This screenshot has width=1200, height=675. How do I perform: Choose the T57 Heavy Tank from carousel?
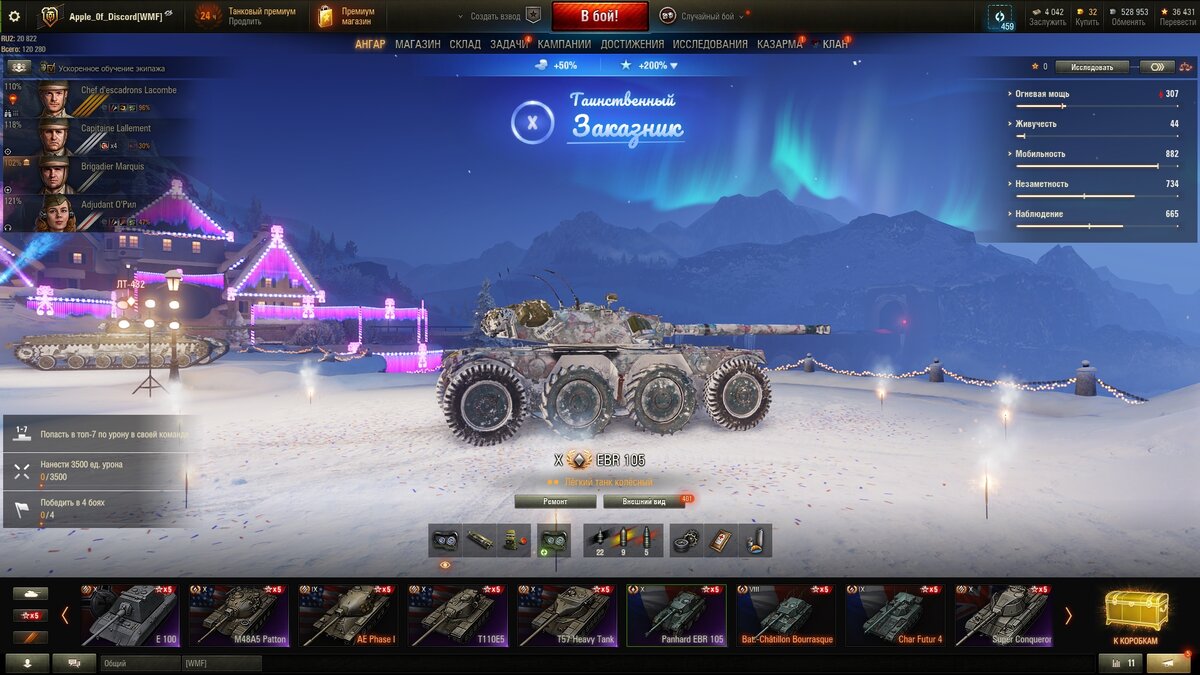click(x=566, y=616)
